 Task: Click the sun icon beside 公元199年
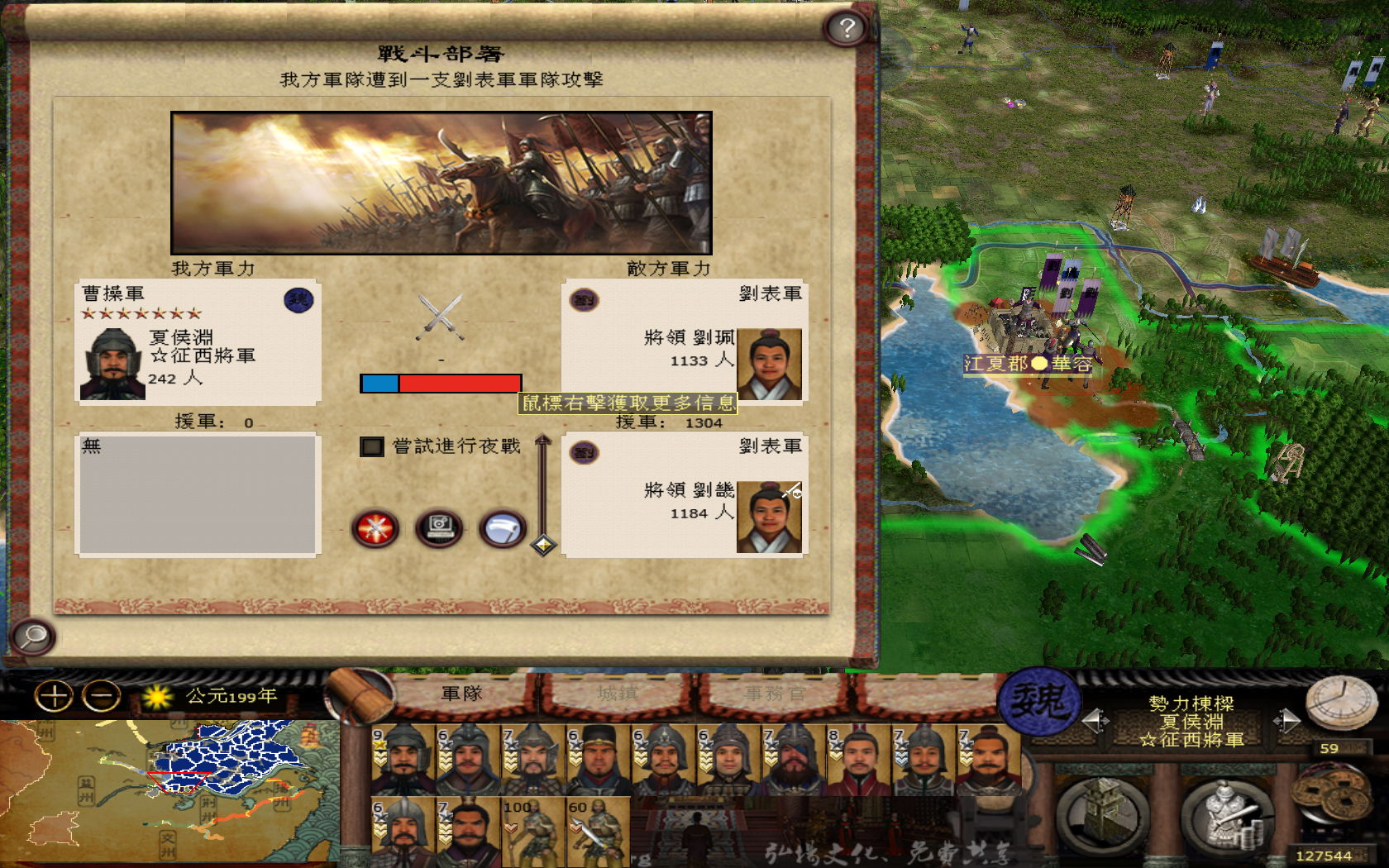157,698
